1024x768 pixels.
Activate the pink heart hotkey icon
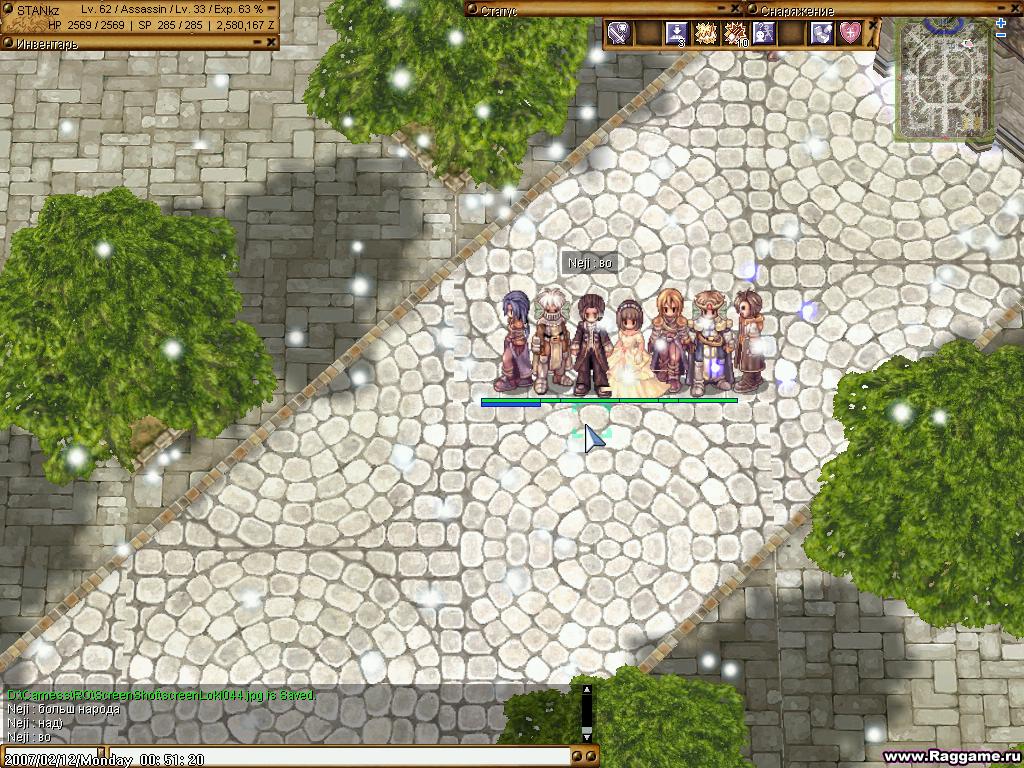pos(850,33)
